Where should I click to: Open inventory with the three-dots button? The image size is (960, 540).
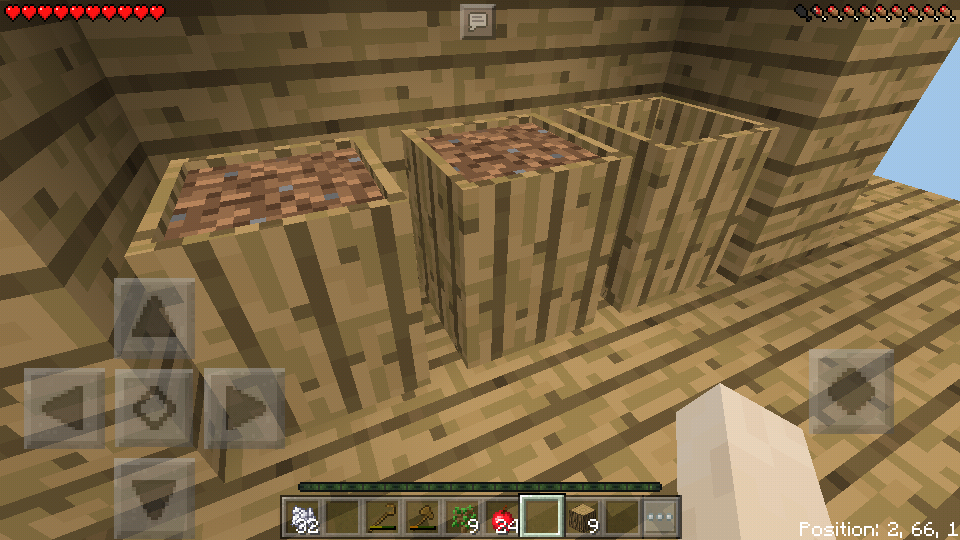pos(662,517)
